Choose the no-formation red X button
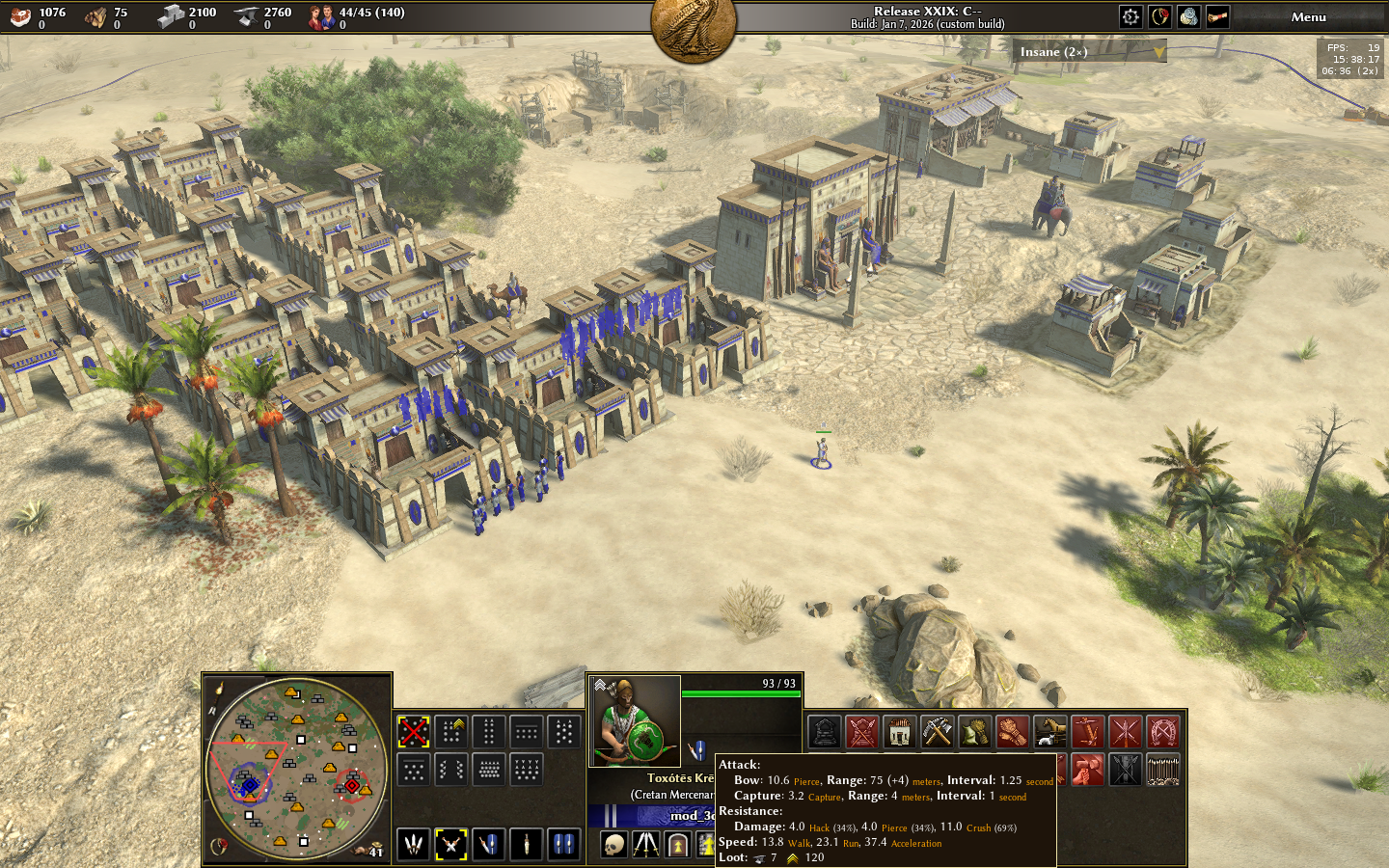 (414, 732)
